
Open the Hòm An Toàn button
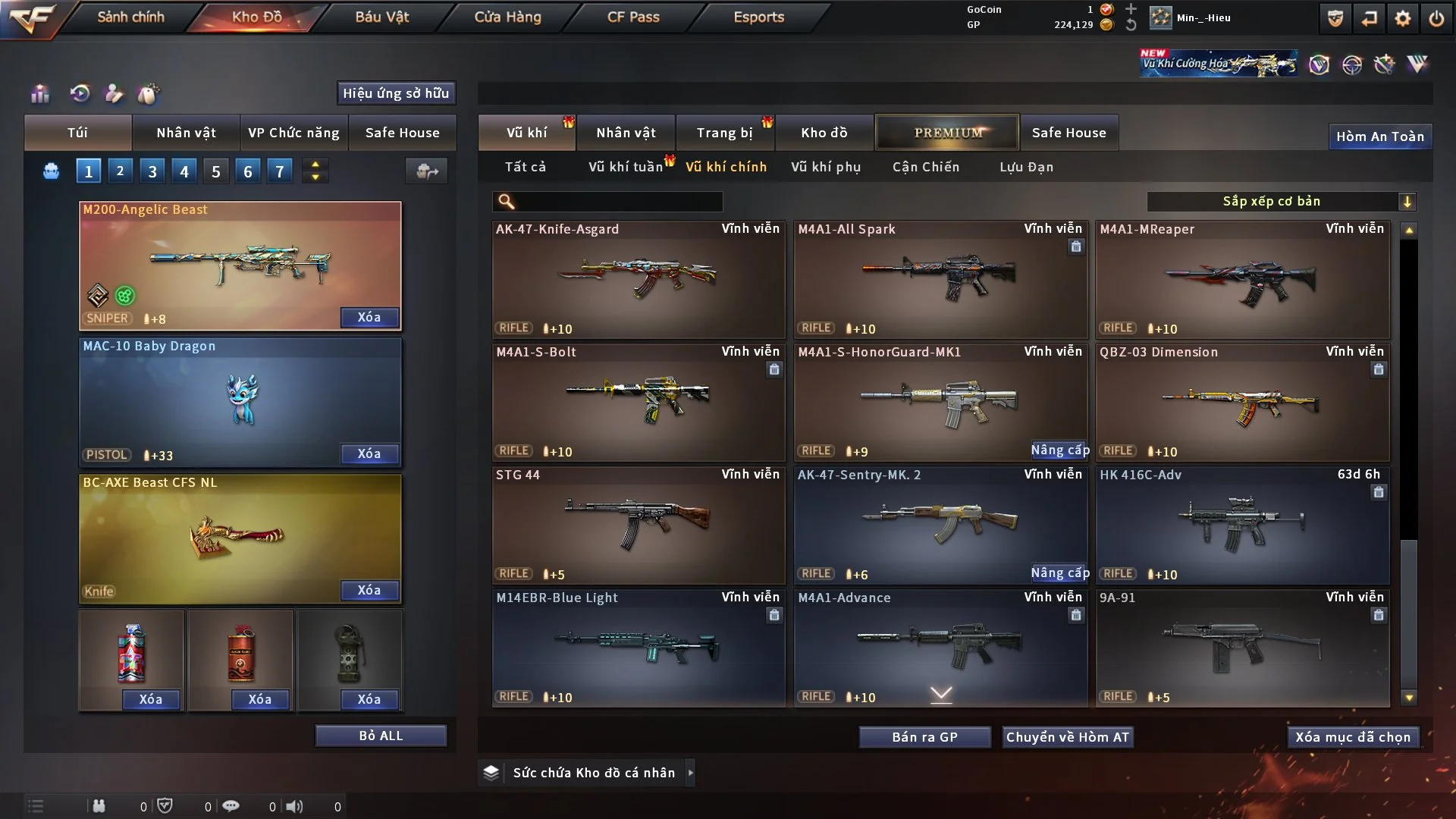point(1379,136)
